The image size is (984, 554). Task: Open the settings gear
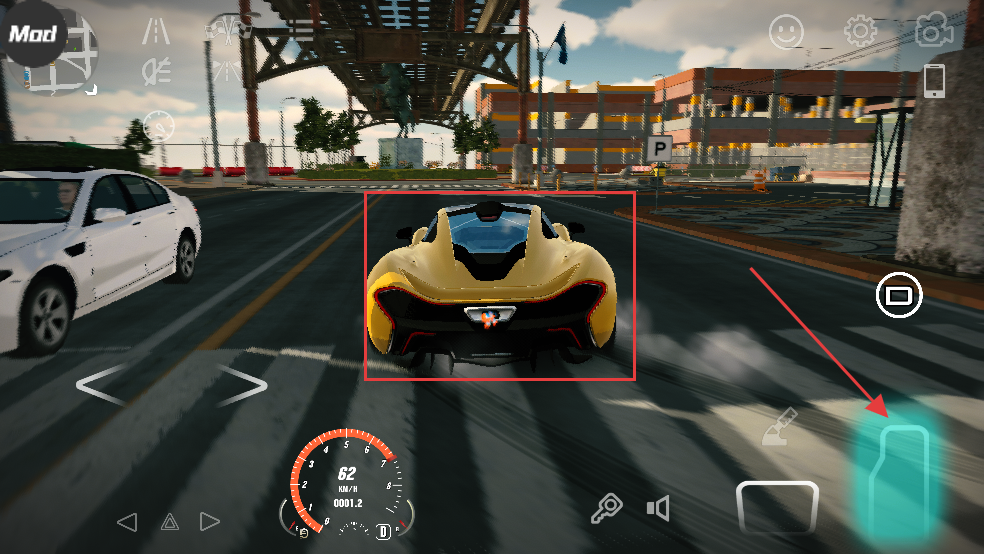tap(860, 32)
